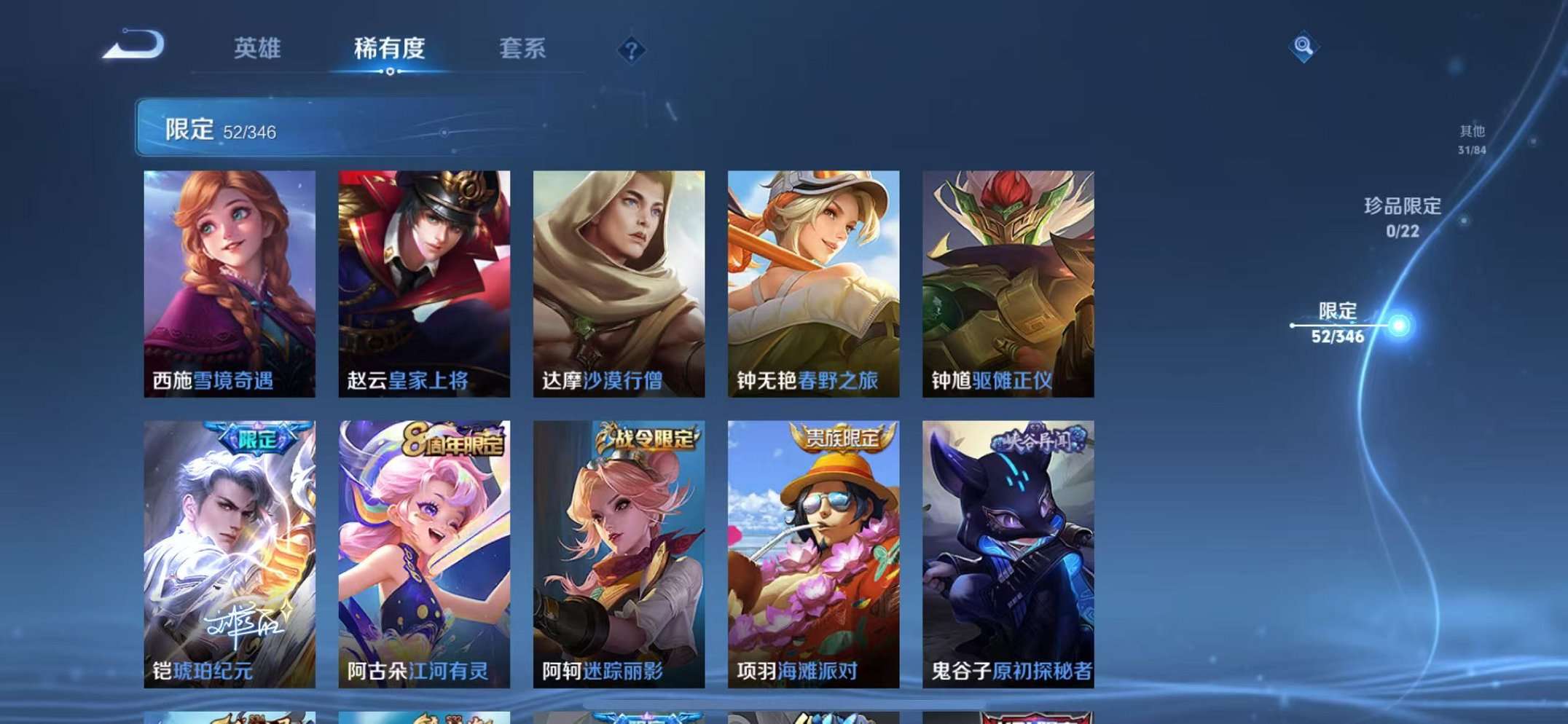Click the back arrow icon top left
1568x724 pixels.
point(135,45)
